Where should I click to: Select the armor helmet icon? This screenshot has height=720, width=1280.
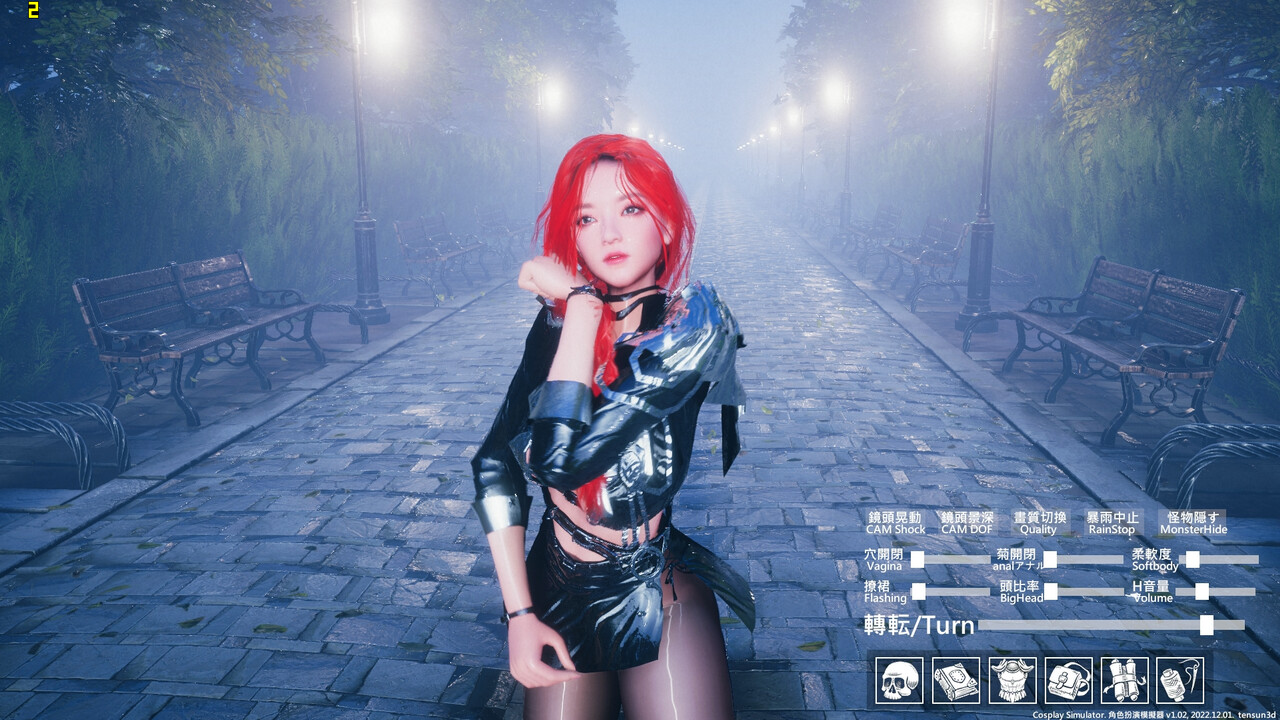coord(1009,679)
